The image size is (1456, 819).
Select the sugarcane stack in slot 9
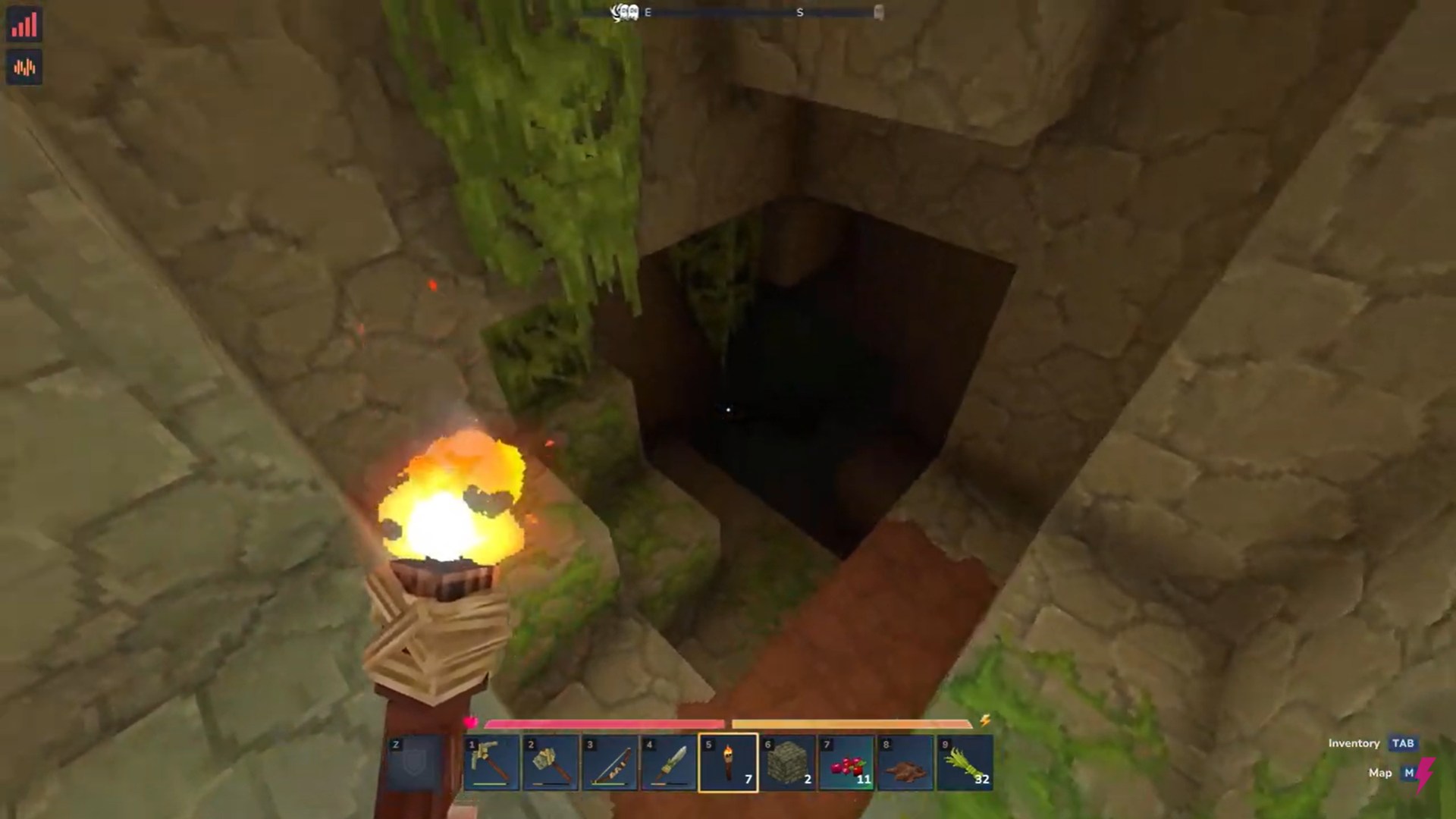point(965,762)
